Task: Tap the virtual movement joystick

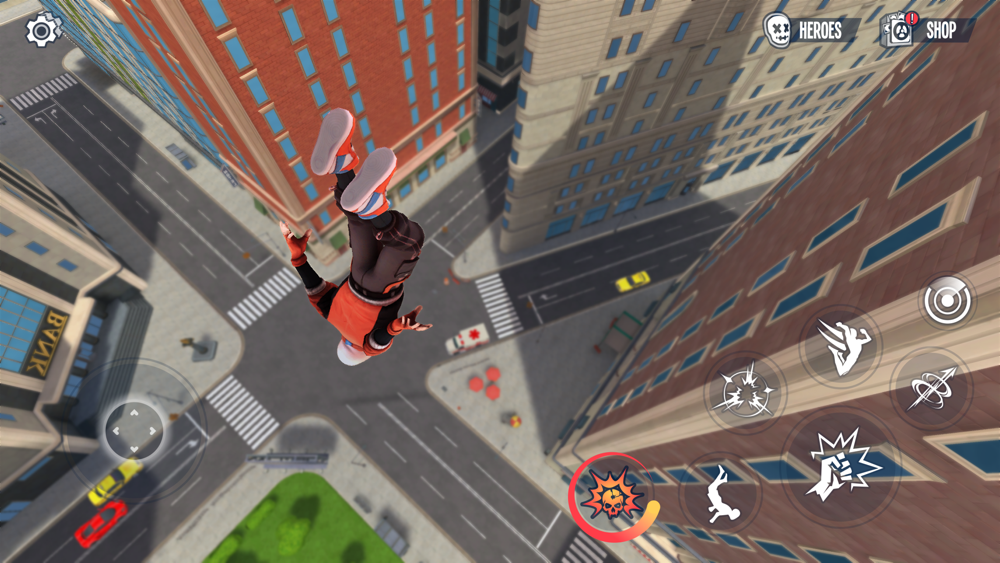Action: (134, 431)
